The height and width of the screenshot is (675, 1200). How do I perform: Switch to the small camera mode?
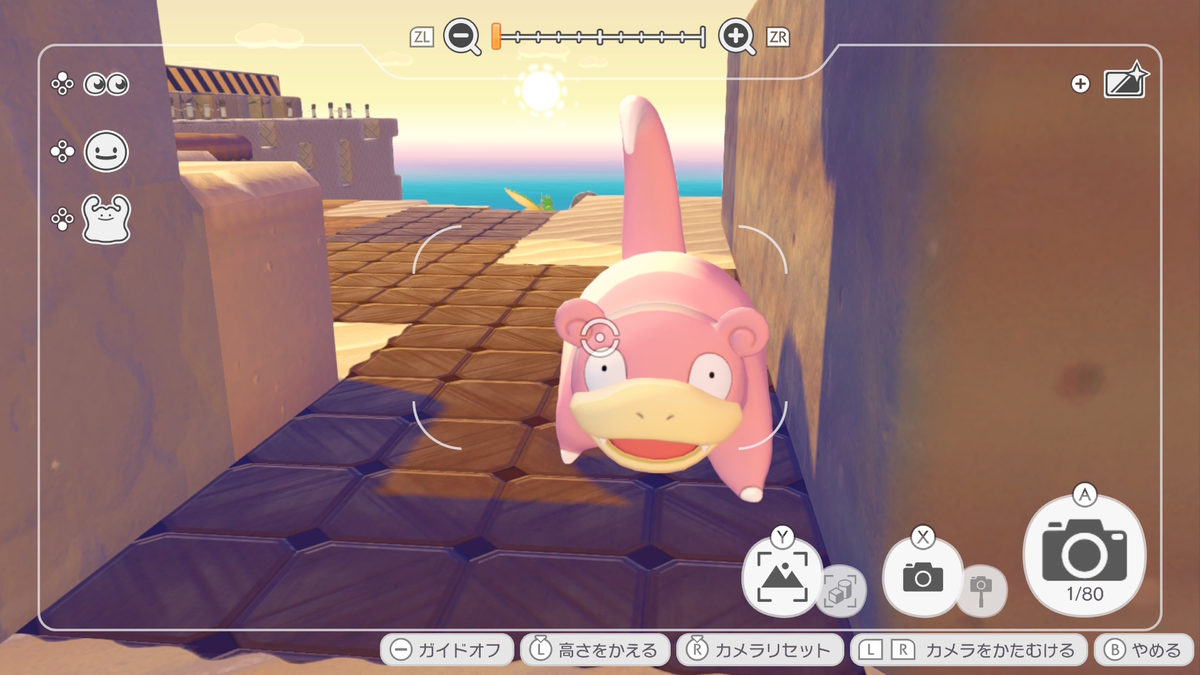(922, 576)
